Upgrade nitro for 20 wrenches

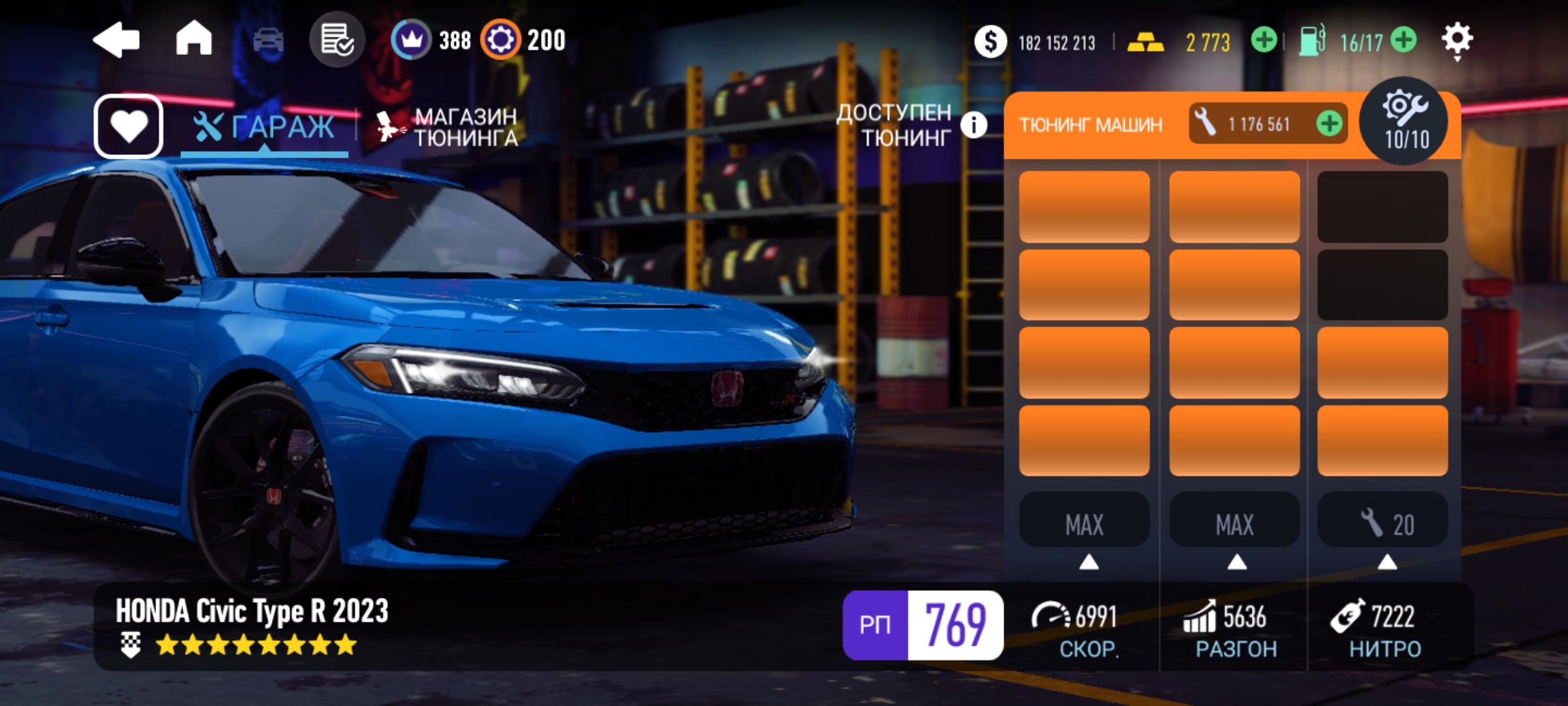click(x=1382, y=524)
